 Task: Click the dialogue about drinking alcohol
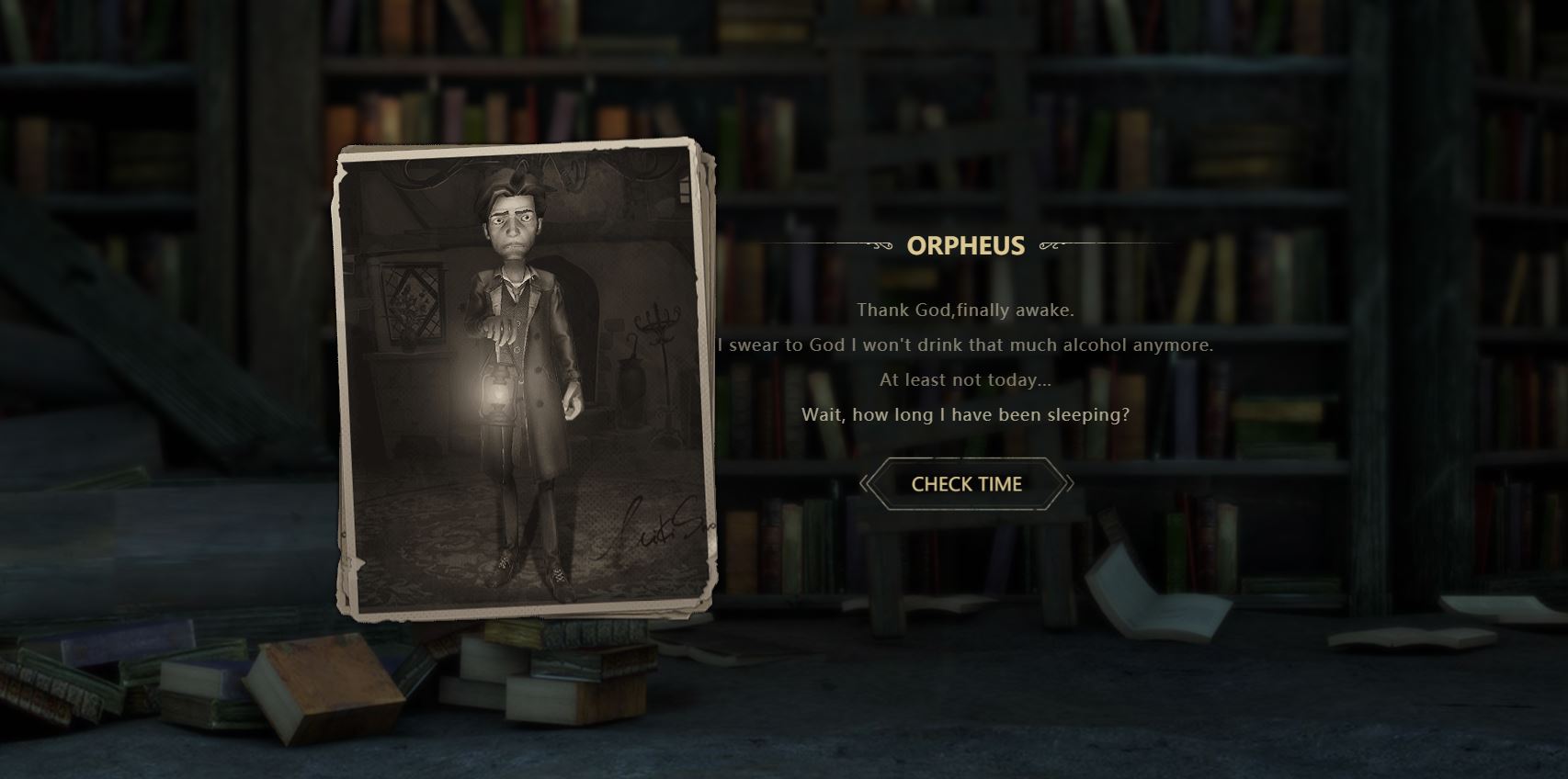(x=967, y=345)
